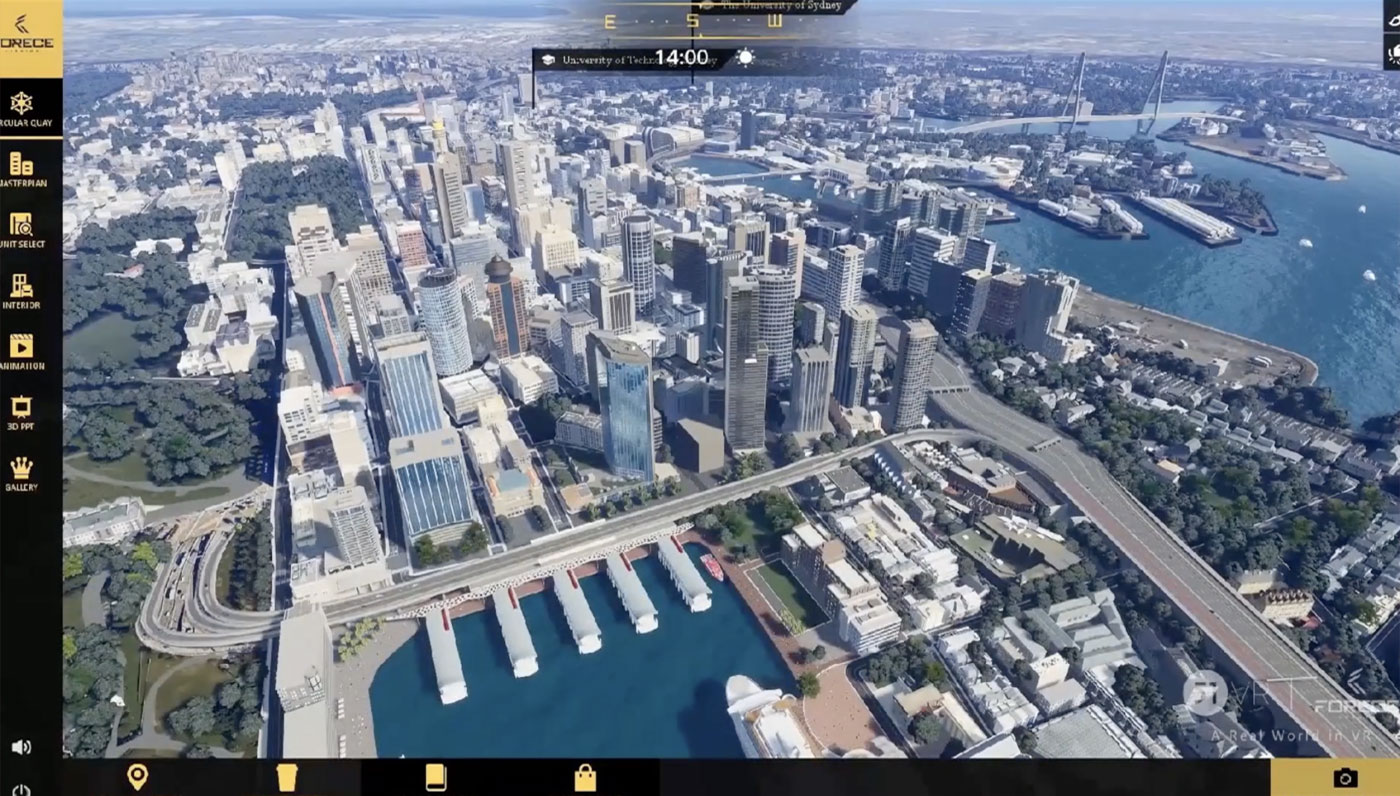Select the shopping bag category icon
This screenshot has height=796, width=1400.
click(585, 777)
